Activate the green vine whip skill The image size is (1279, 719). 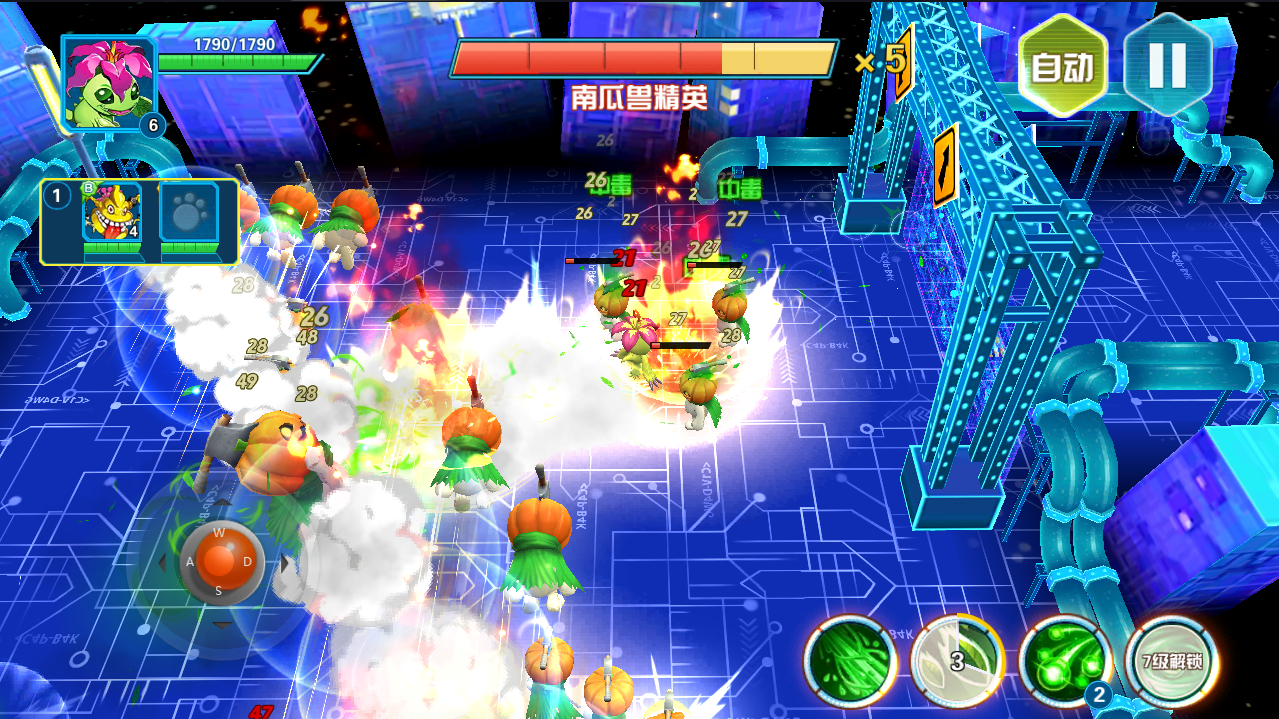click(850, 662)
